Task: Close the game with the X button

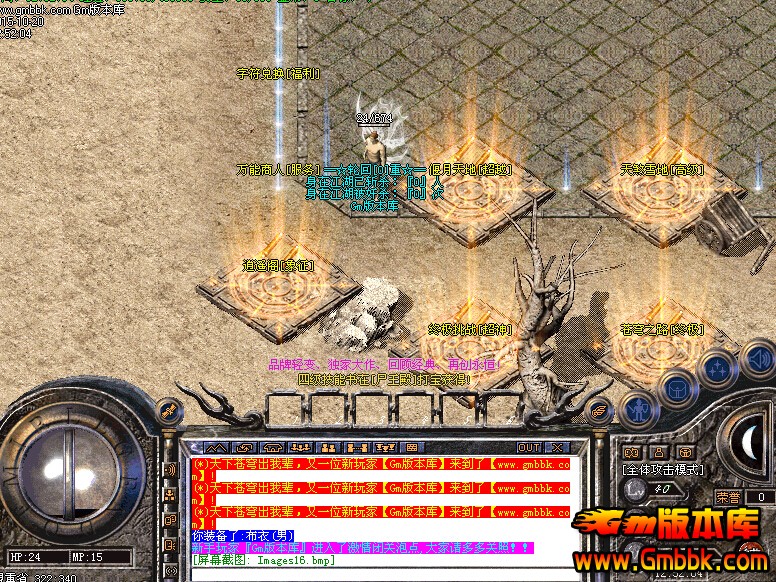Action: [x=557, y=447]
